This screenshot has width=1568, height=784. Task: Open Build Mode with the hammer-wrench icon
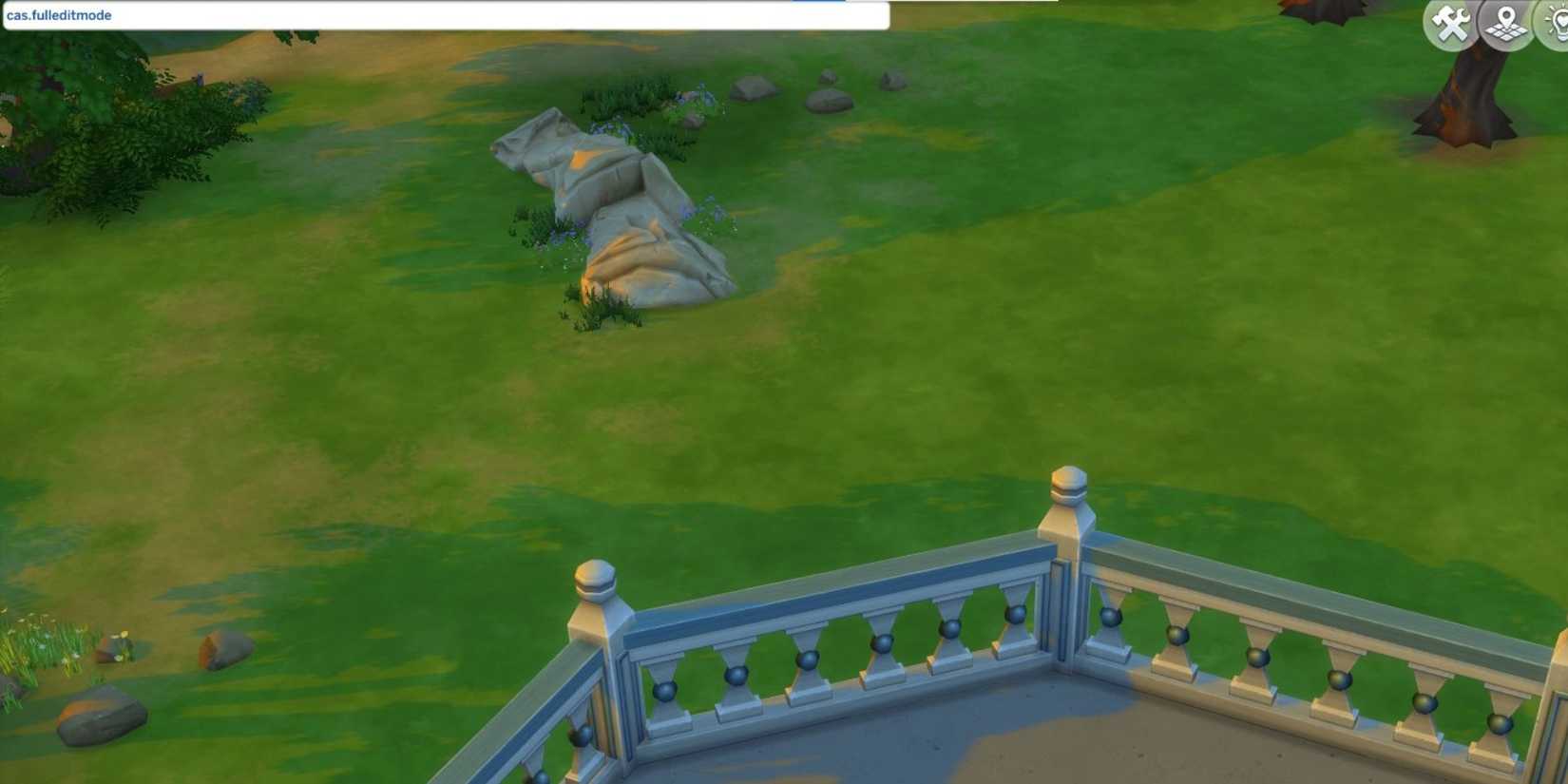tap(1448, 24)
